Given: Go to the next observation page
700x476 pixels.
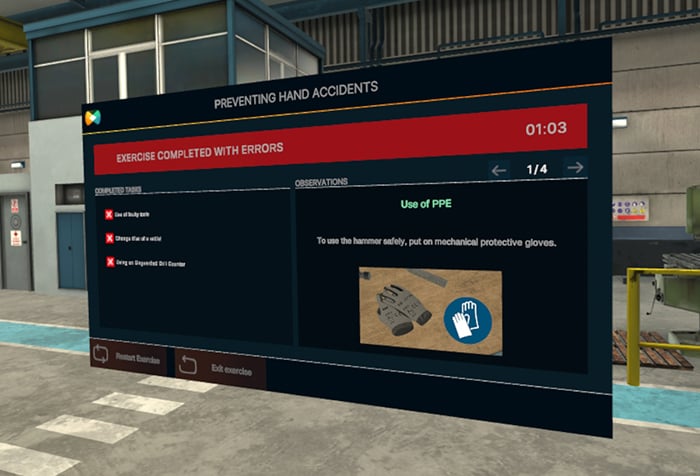Looking at the screenshot, I should click(575, 168).
